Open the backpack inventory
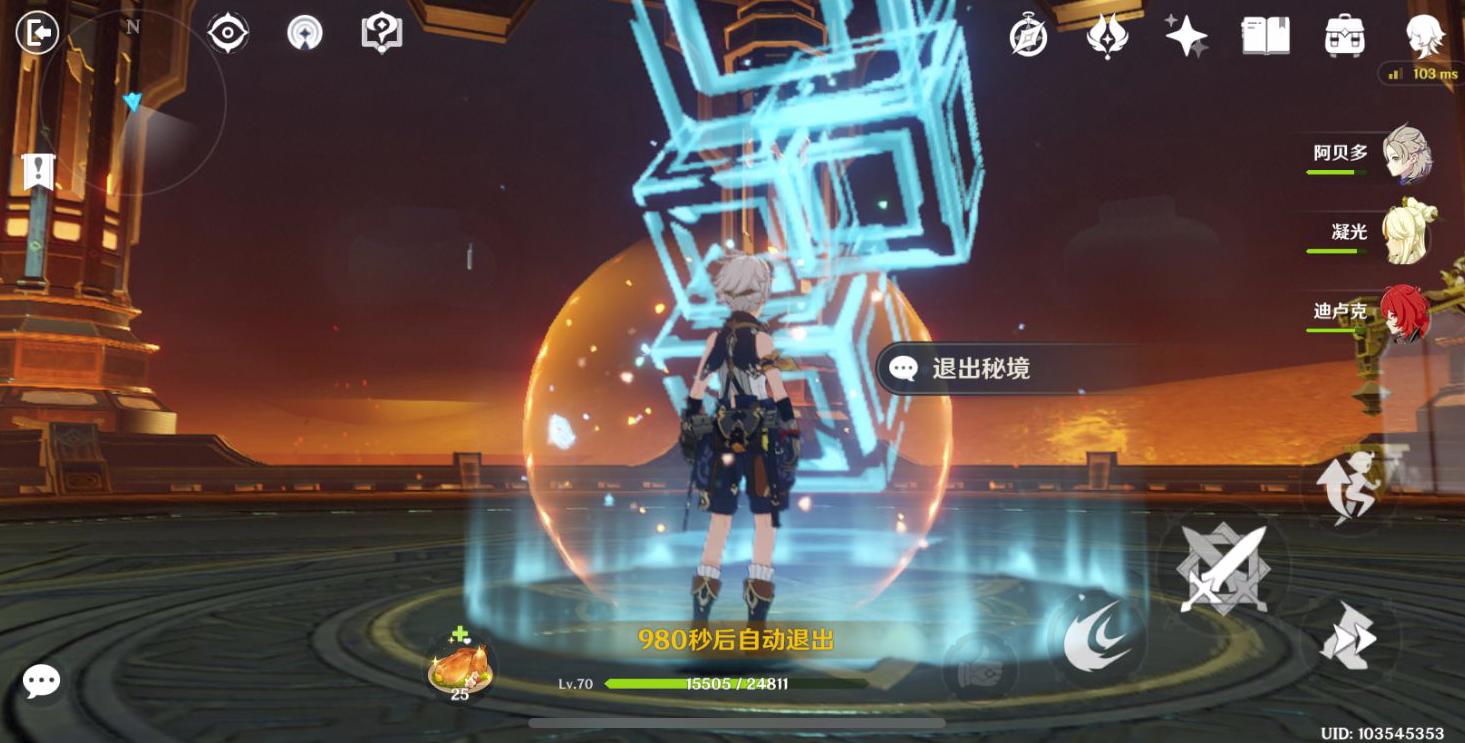The height and width of the screenshot is (743, 1465). point(1345,36)
